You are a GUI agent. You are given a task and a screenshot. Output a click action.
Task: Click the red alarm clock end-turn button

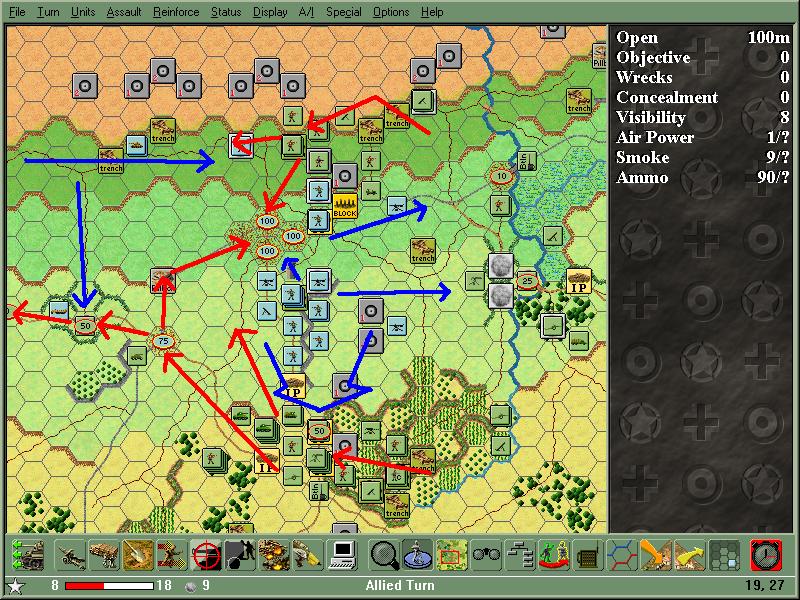coord(765,553)
